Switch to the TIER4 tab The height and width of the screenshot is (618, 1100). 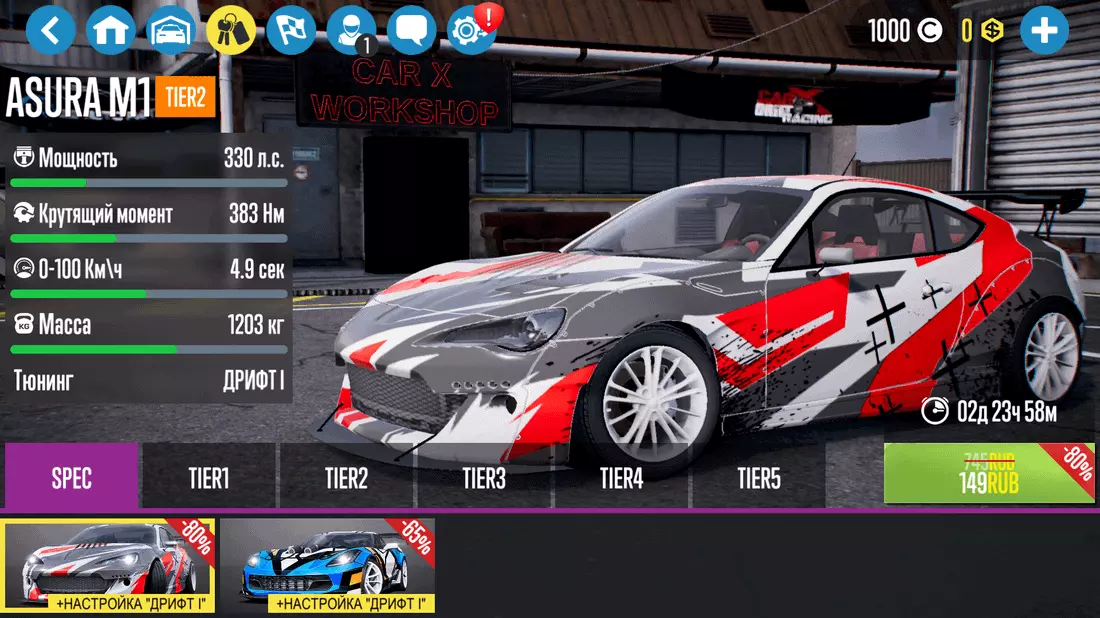(621, 478)
